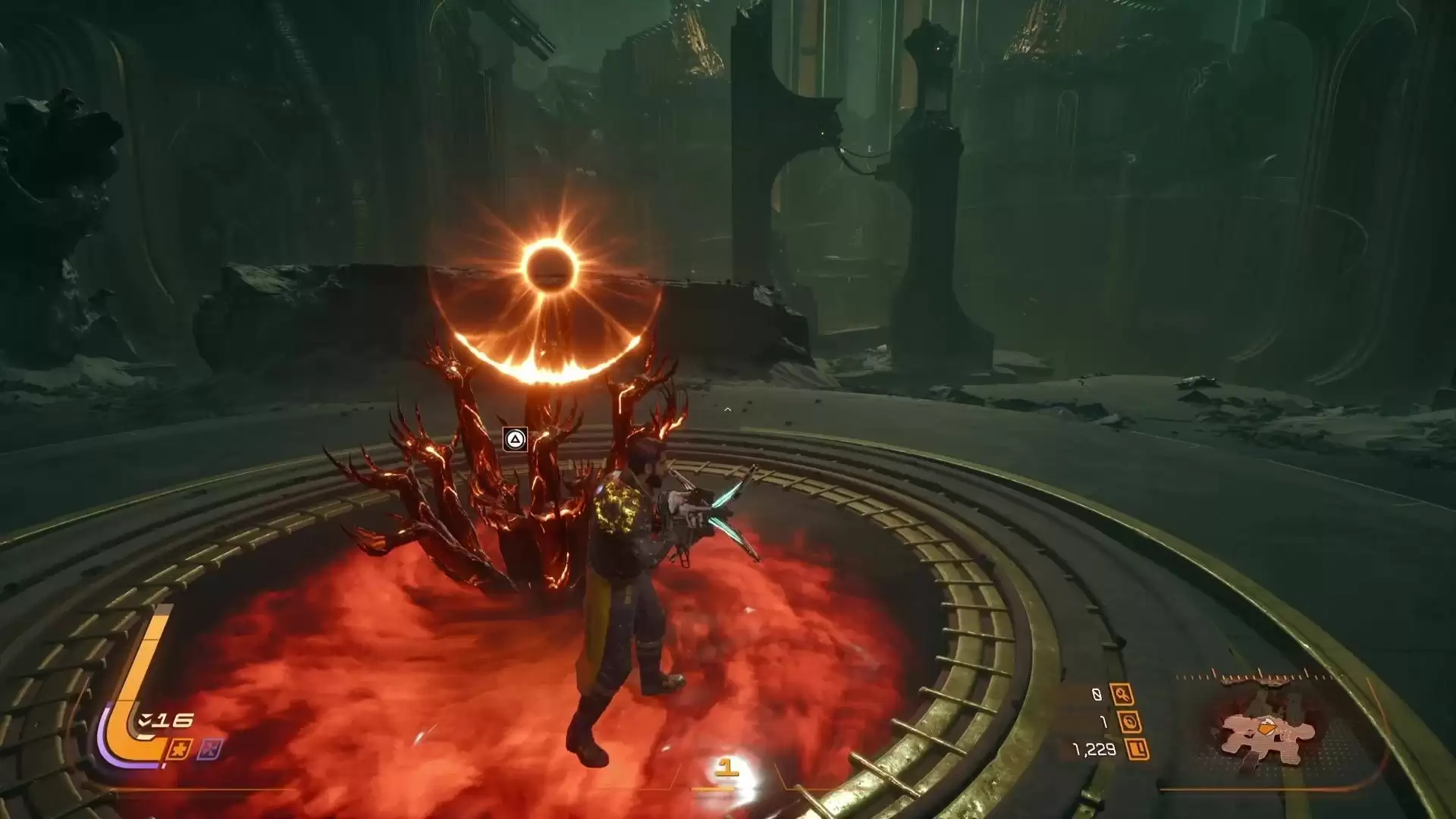This screenshot has width=1456, height=819.
Task: Click the round coin resource icon
Action: click(1129, 722)
